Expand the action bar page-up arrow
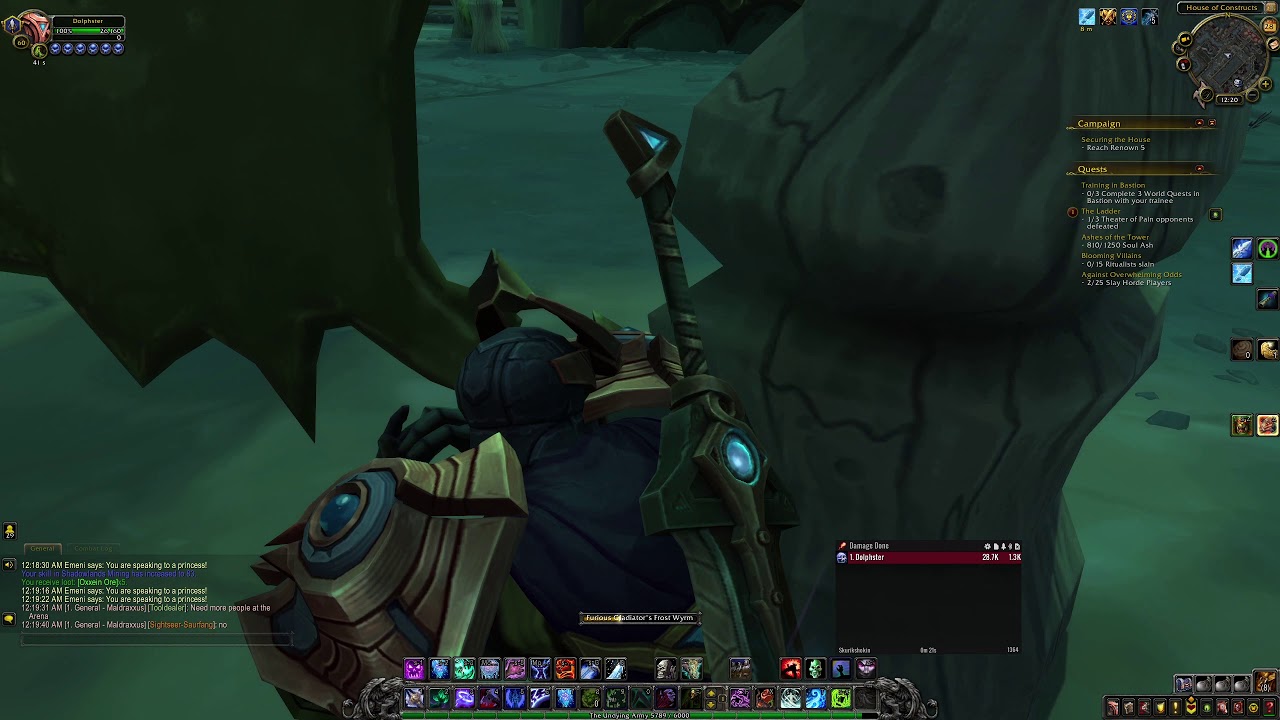 coord(710,691)
